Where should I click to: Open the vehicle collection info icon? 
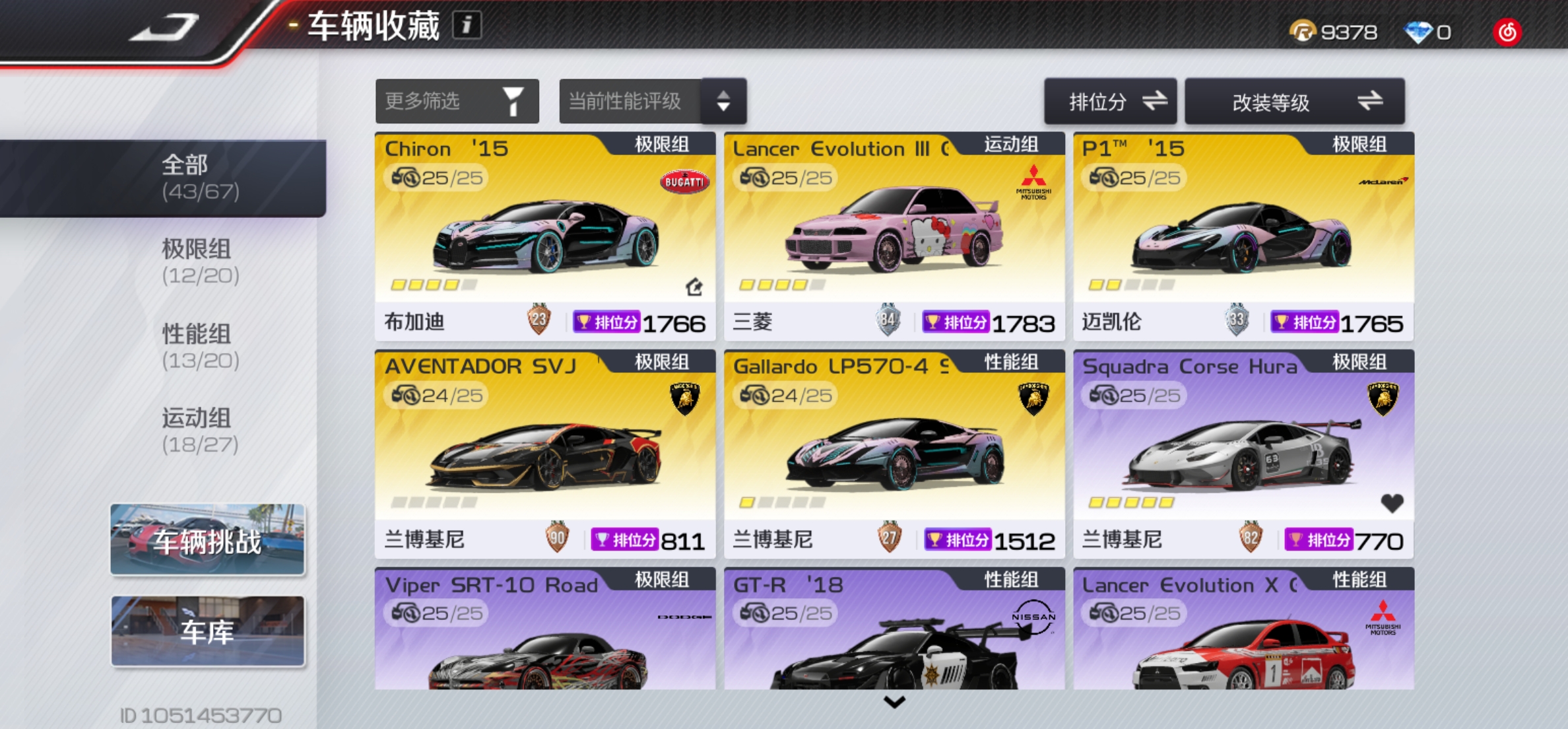point(467,26)
